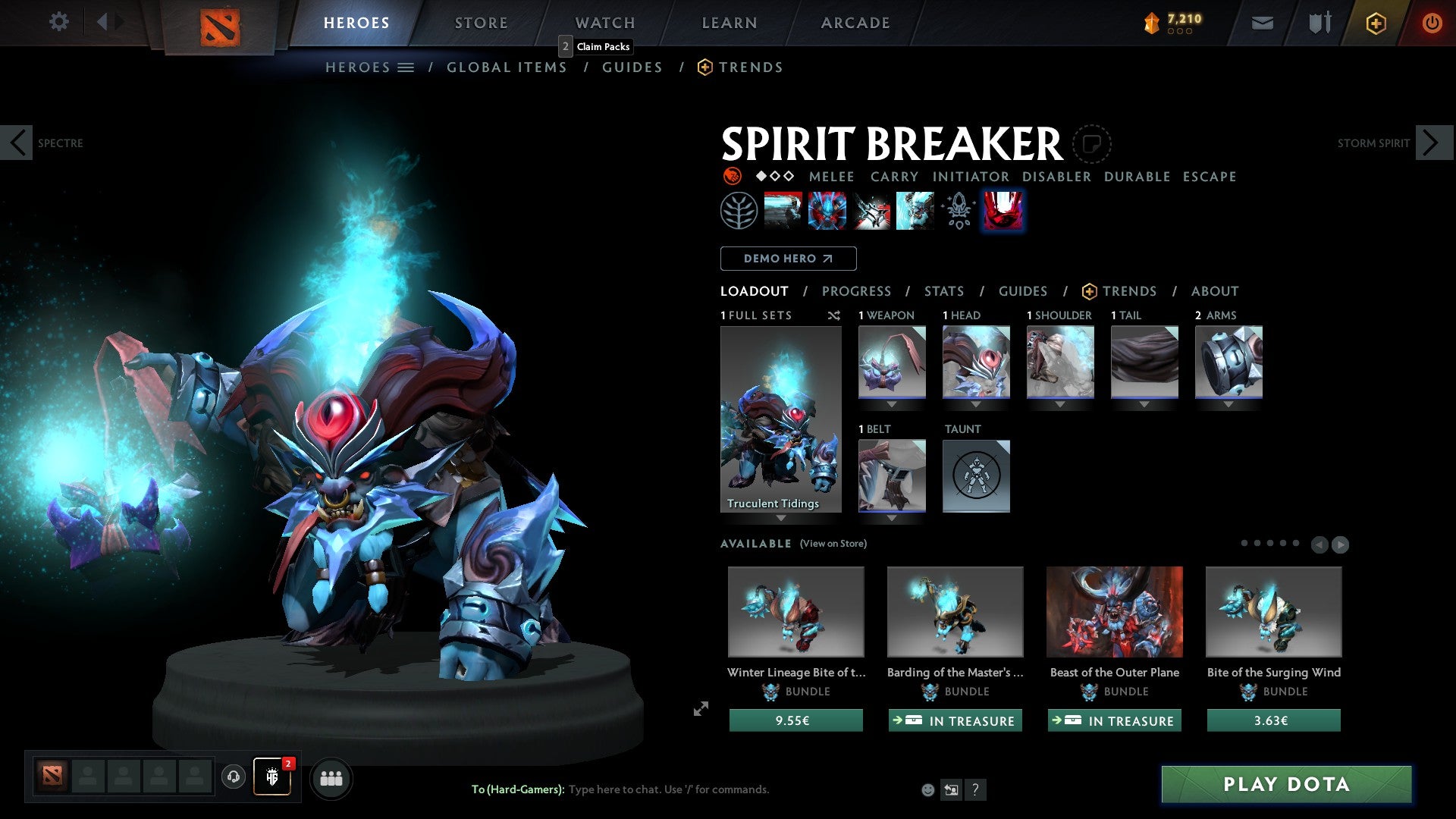Click the Dota Plus hexagon icon
Screen dimensions: 1456x819
pyautogui.click(x=1375, y=23)
